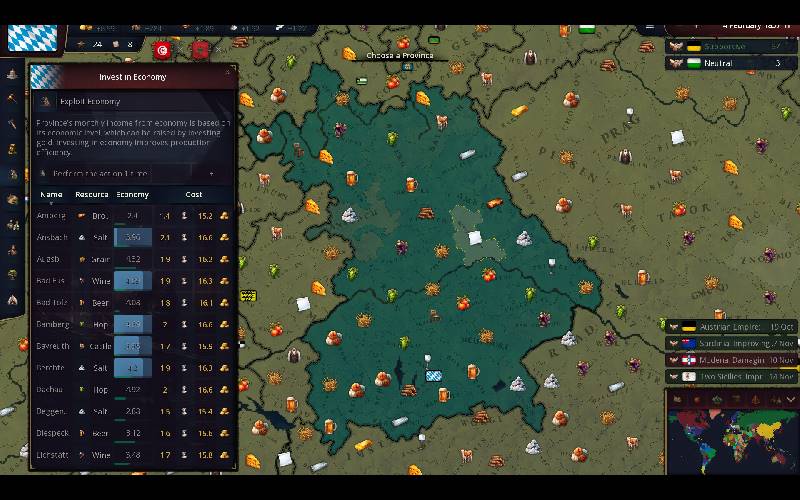Open the Austrian Empire event entry
The height and width of the screenshot is (500, 800).
(731, 327)
